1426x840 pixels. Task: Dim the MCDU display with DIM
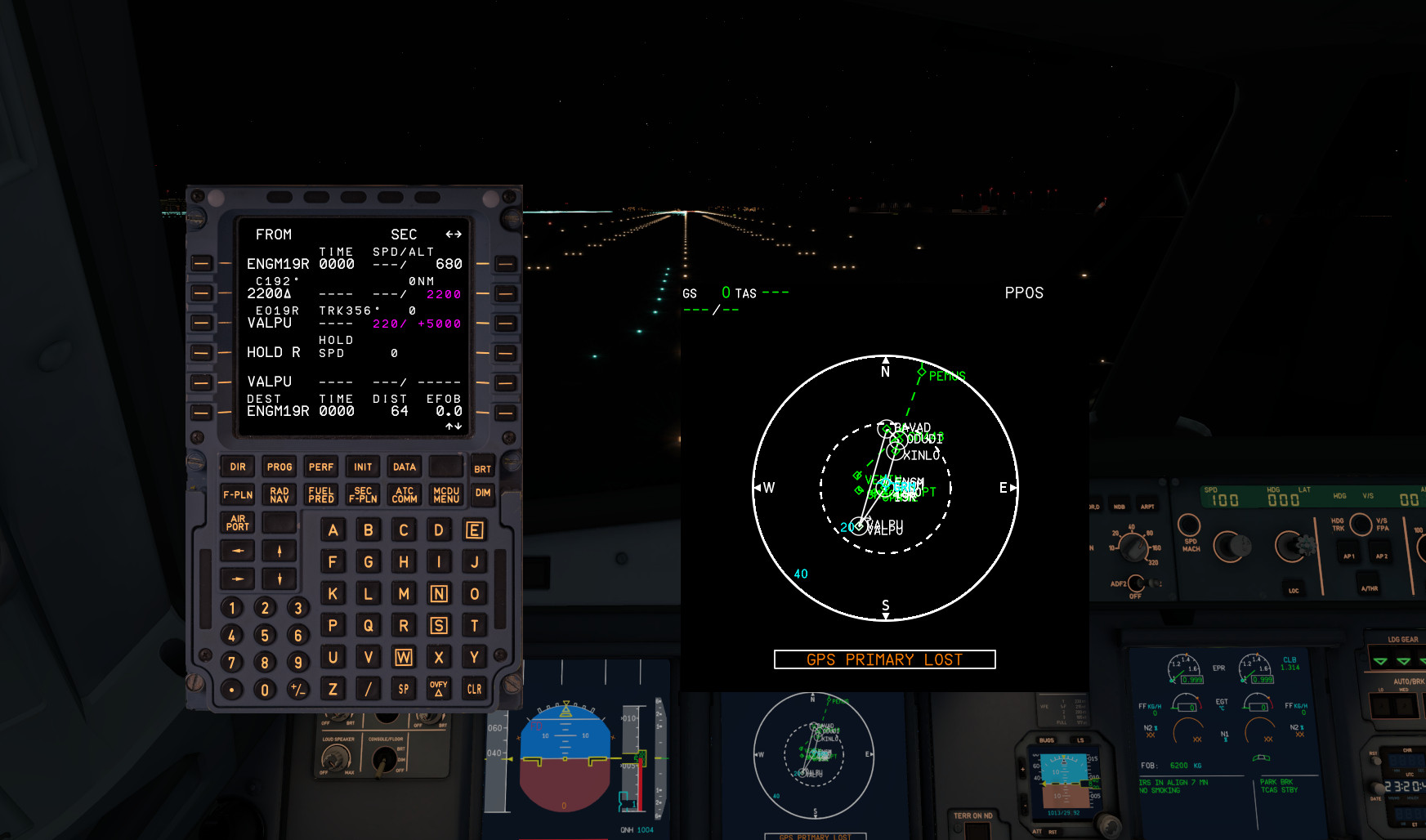click(483, 494)
